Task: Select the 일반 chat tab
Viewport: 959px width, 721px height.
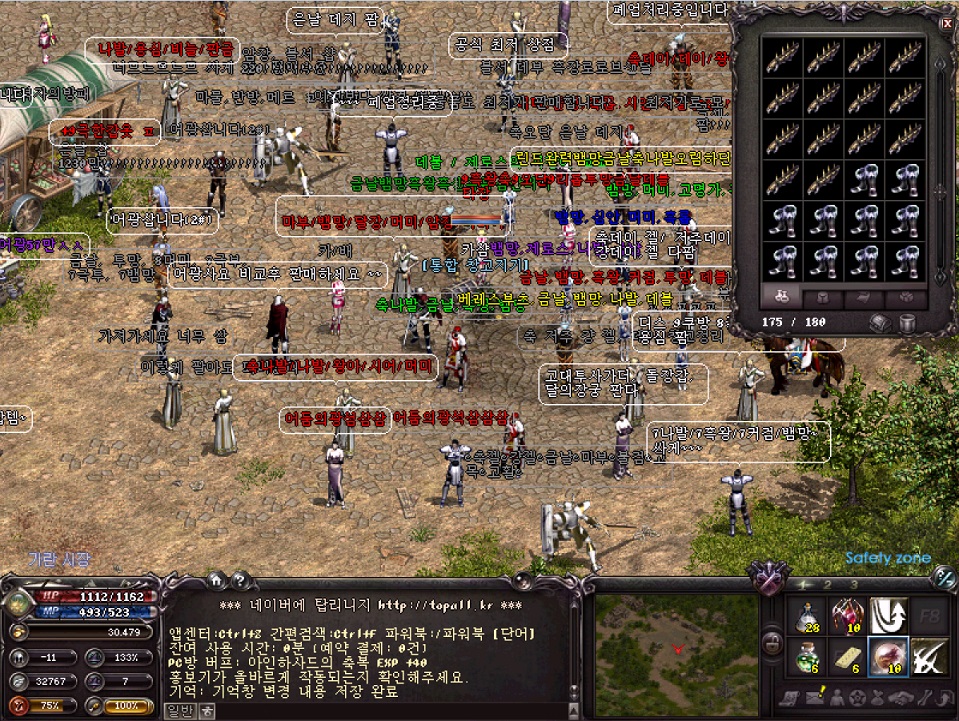Action: (180, 710)
